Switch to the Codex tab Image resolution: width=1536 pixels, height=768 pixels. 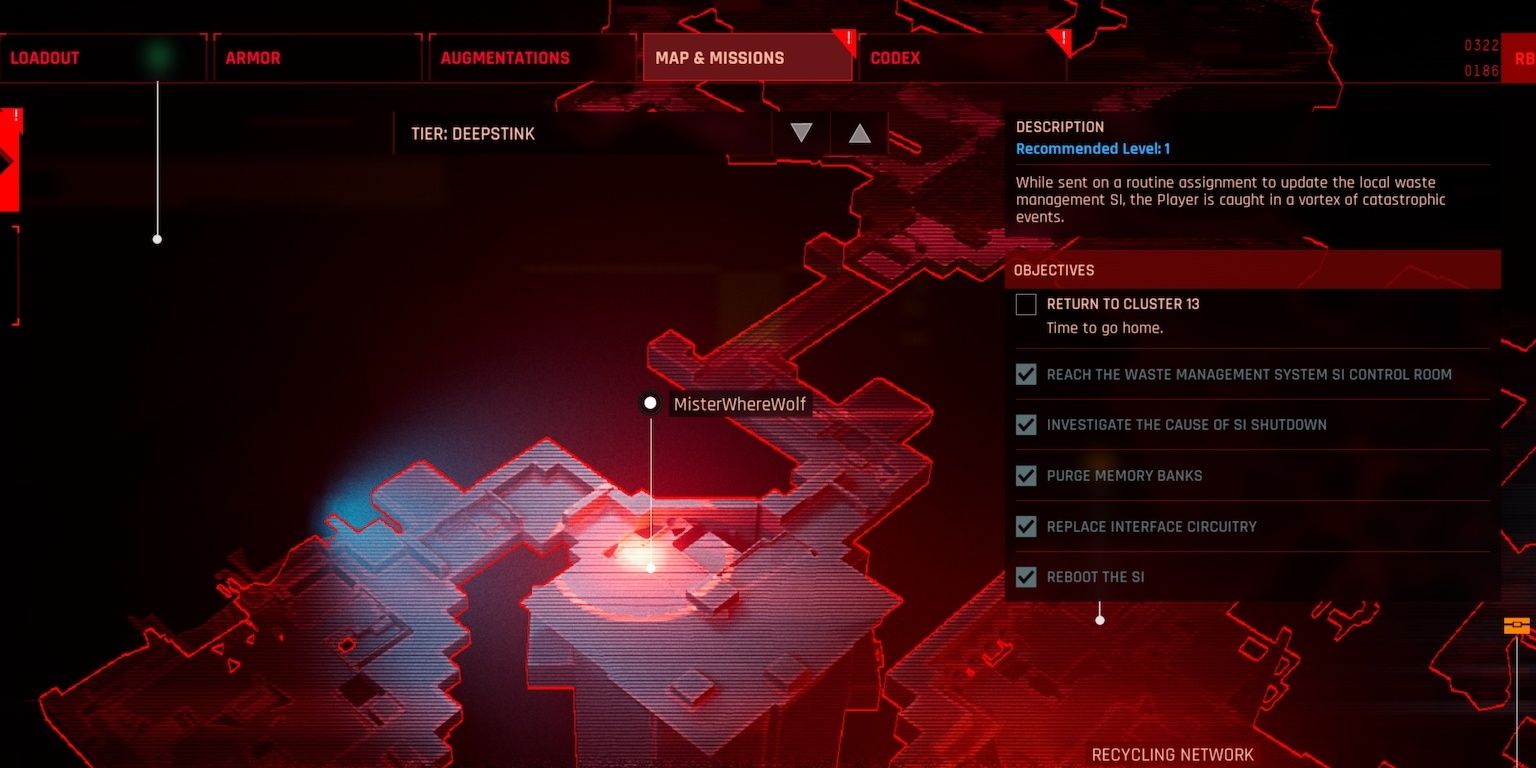(894, 57)
